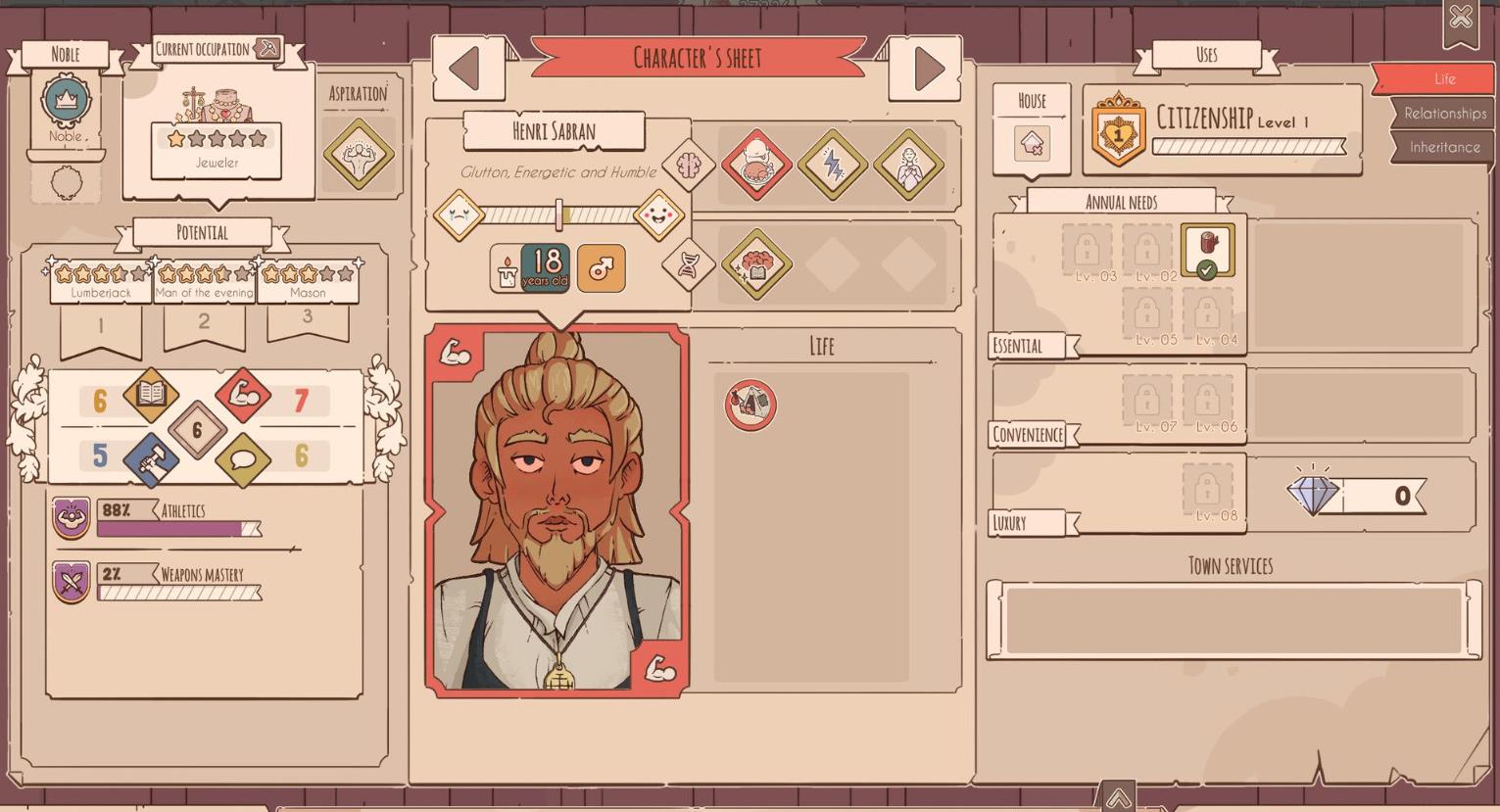Click the Noble crown rank icon
The height and width of the screenshot is (812, 1500).
pyautogui.click(x=66, y=100)
